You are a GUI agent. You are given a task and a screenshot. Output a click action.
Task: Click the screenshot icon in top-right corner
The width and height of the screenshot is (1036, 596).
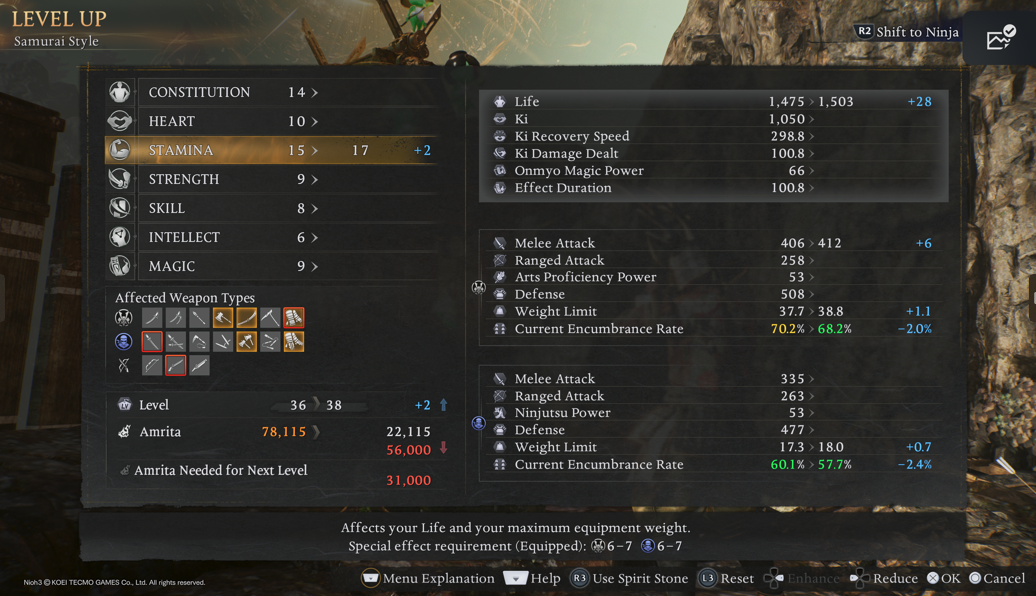point(1000,38)
